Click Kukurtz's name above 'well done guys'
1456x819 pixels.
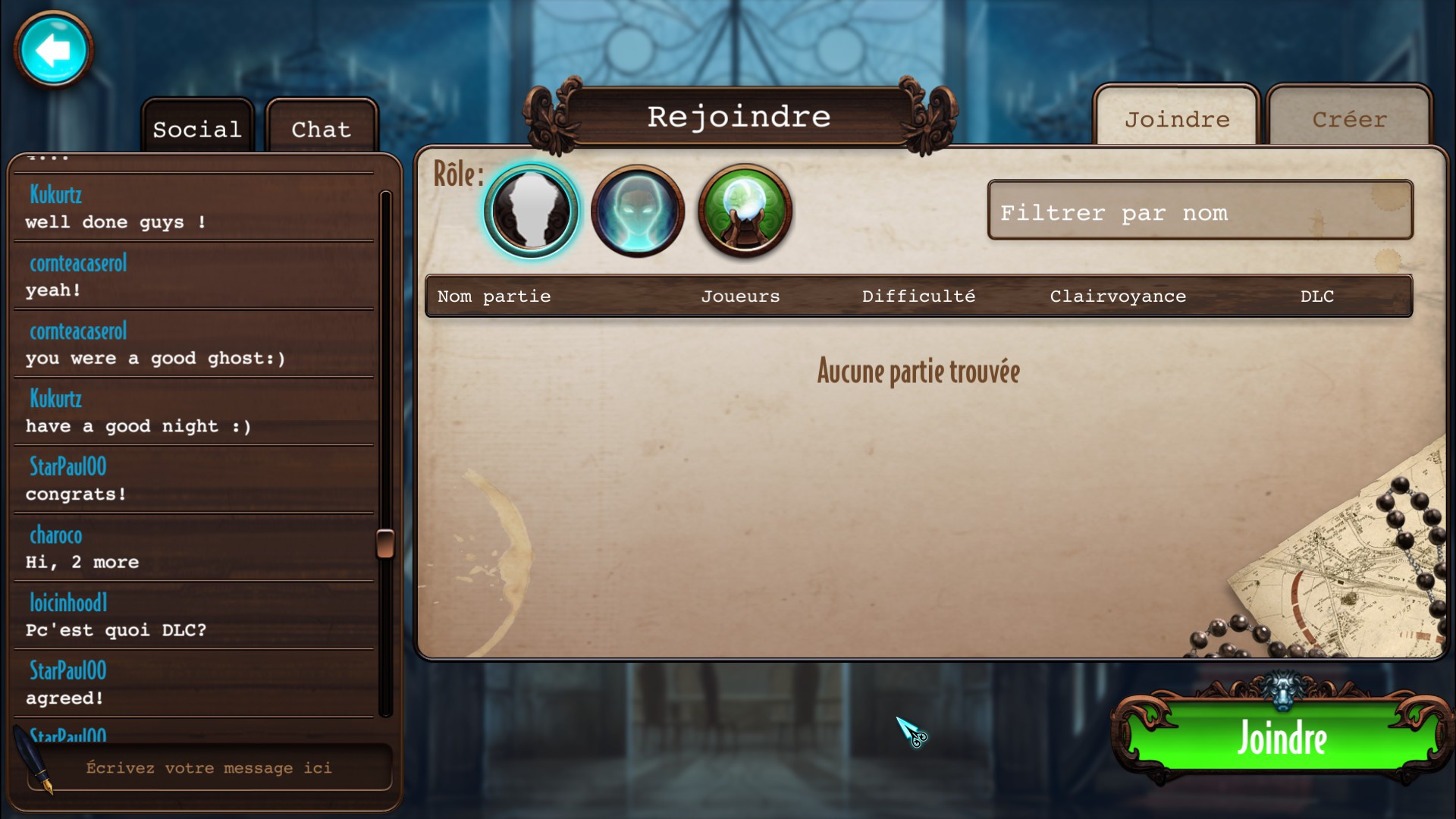56,195
